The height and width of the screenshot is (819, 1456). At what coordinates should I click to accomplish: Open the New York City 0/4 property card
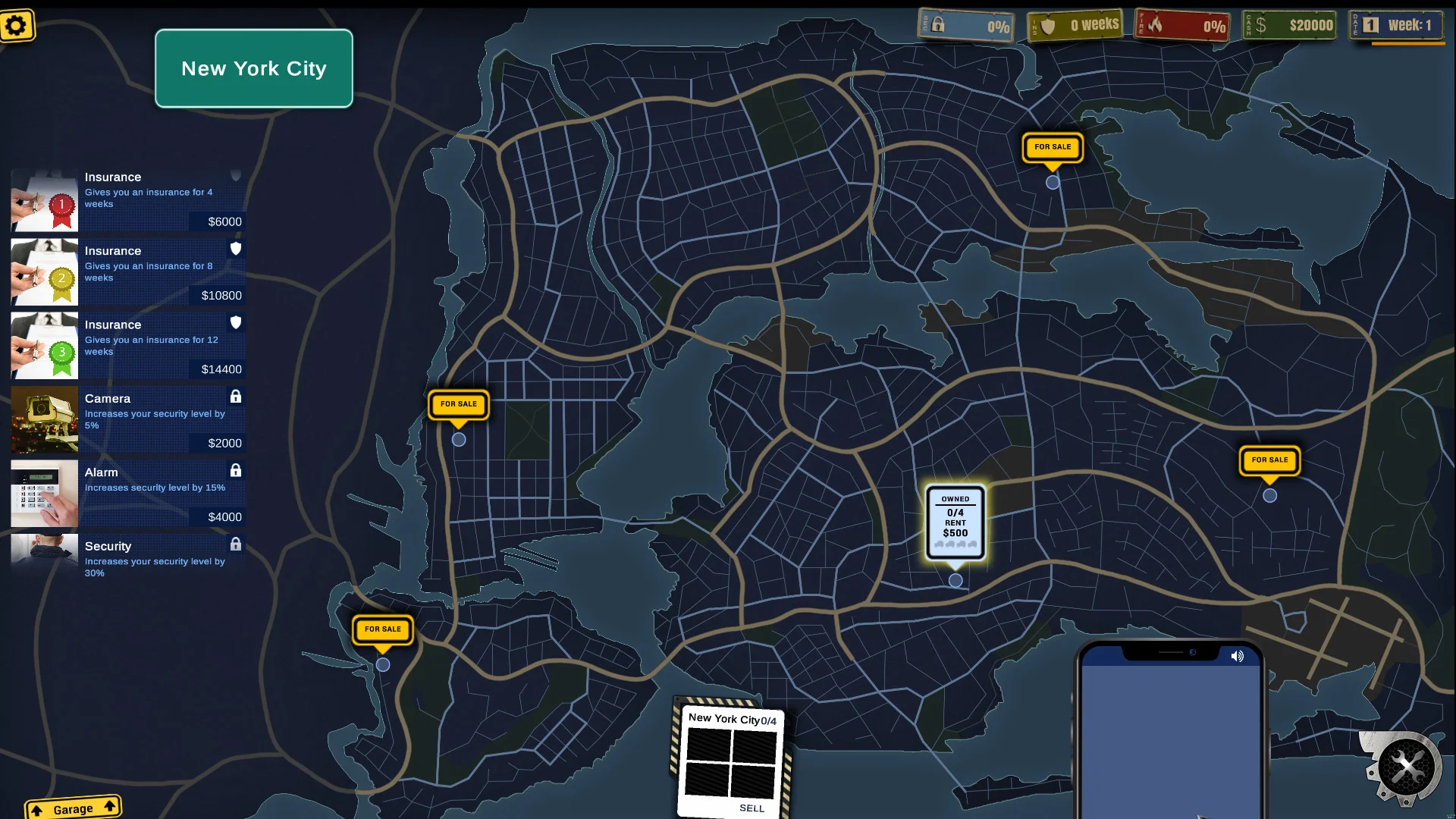[x=730, y=719]
